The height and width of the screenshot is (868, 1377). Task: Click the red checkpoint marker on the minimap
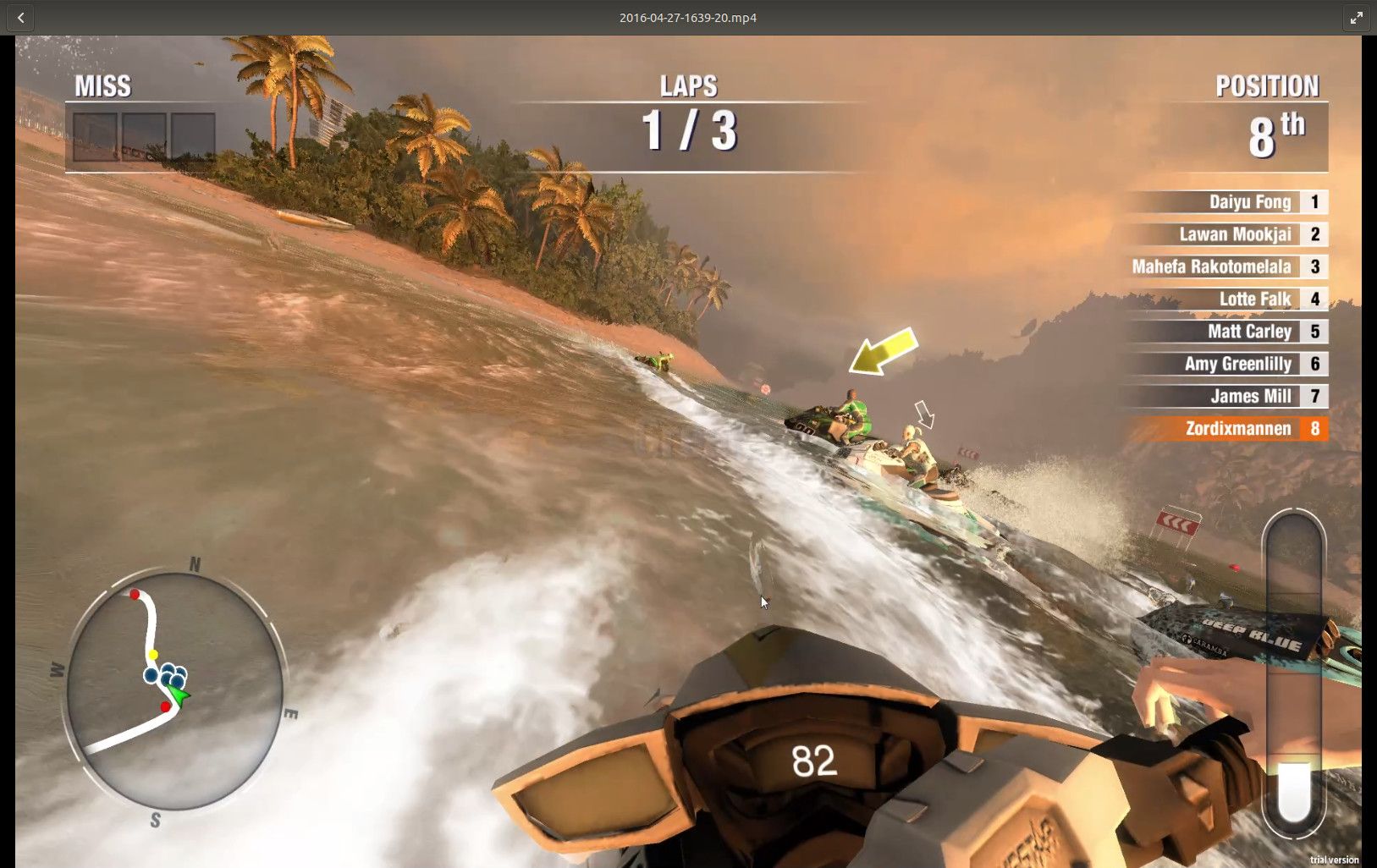[135, 596]
